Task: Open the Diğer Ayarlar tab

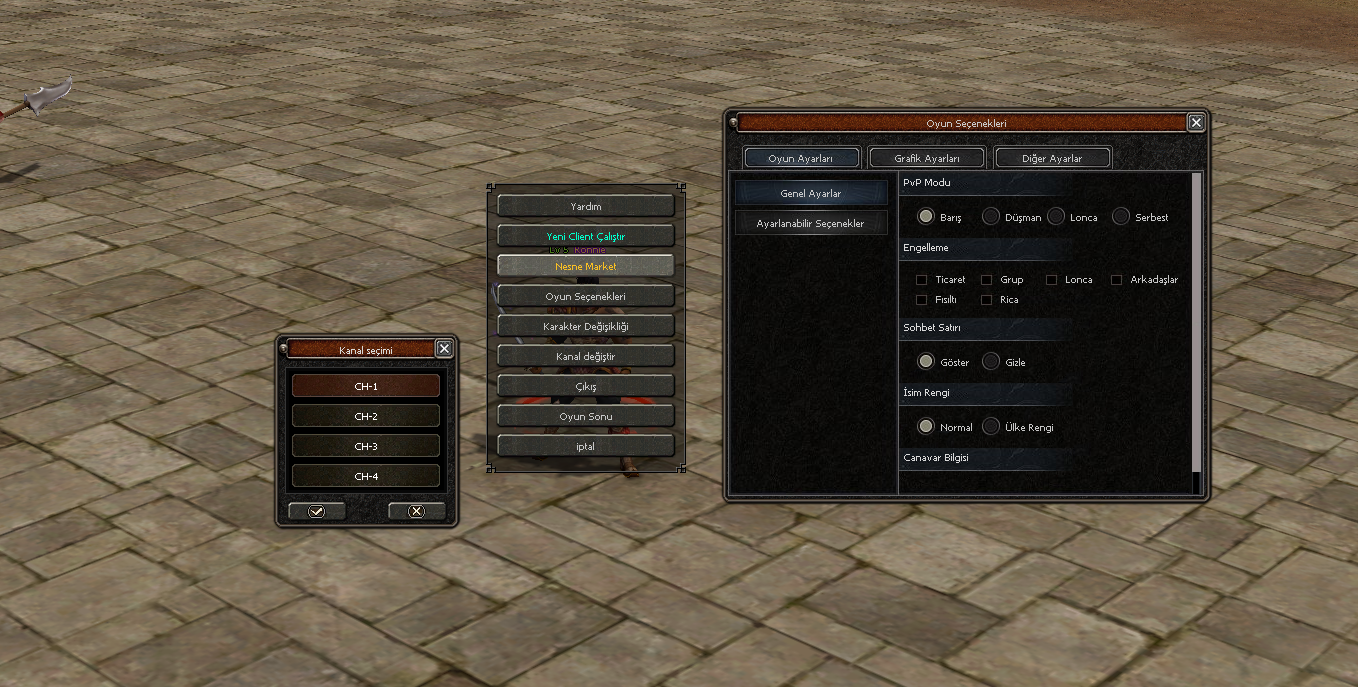Action: 1052,158
